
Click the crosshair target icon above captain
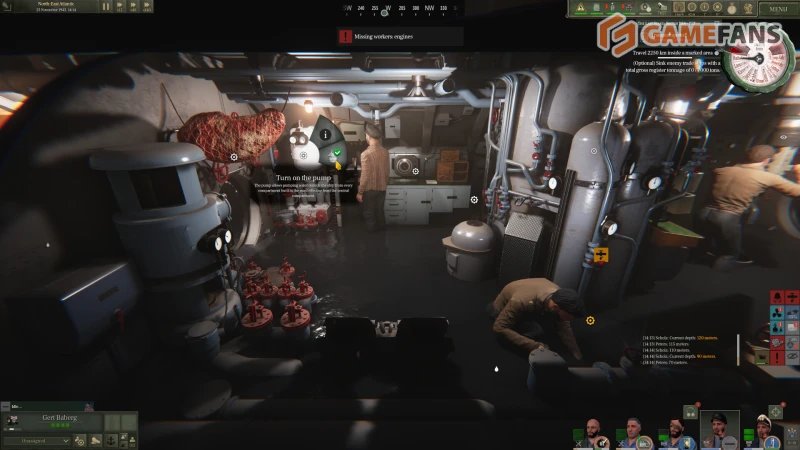pyautogui.click(x=775, y=411)
